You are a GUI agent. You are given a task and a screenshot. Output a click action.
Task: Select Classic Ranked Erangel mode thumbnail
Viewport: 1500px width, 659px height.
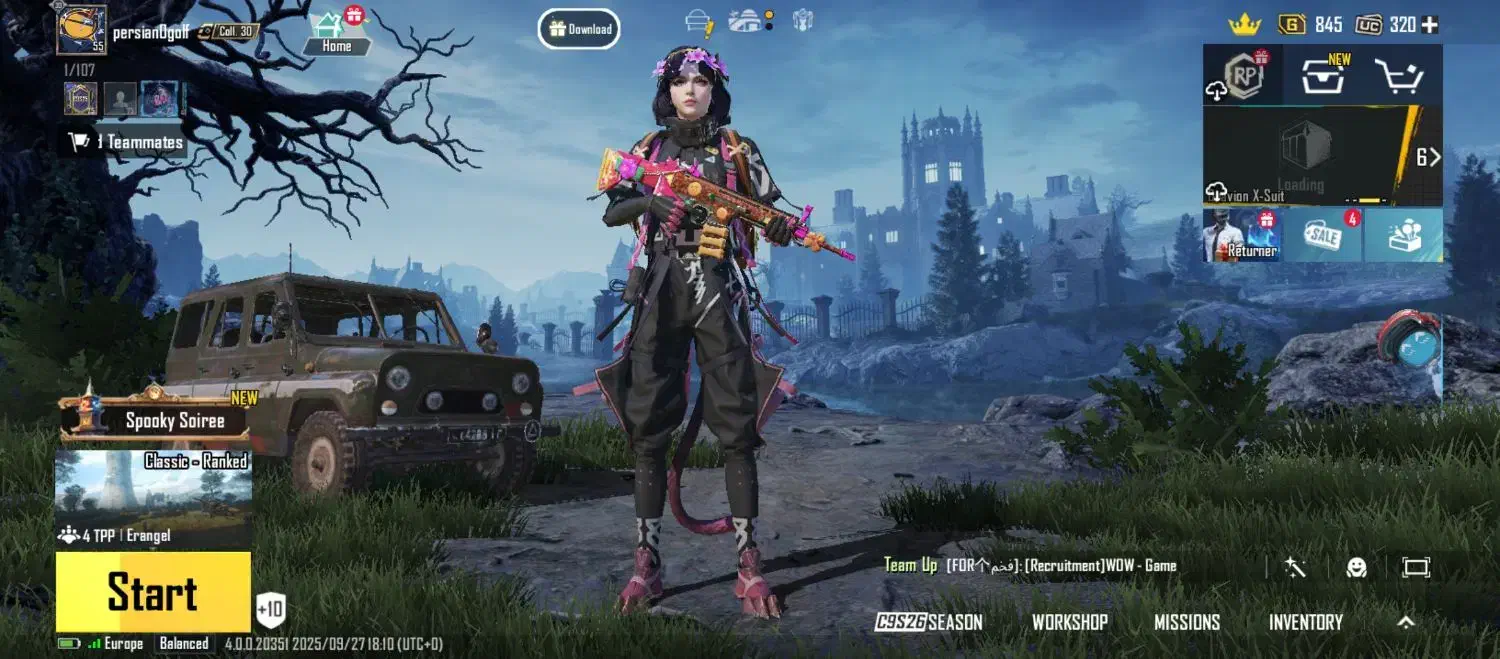(153, 498)
